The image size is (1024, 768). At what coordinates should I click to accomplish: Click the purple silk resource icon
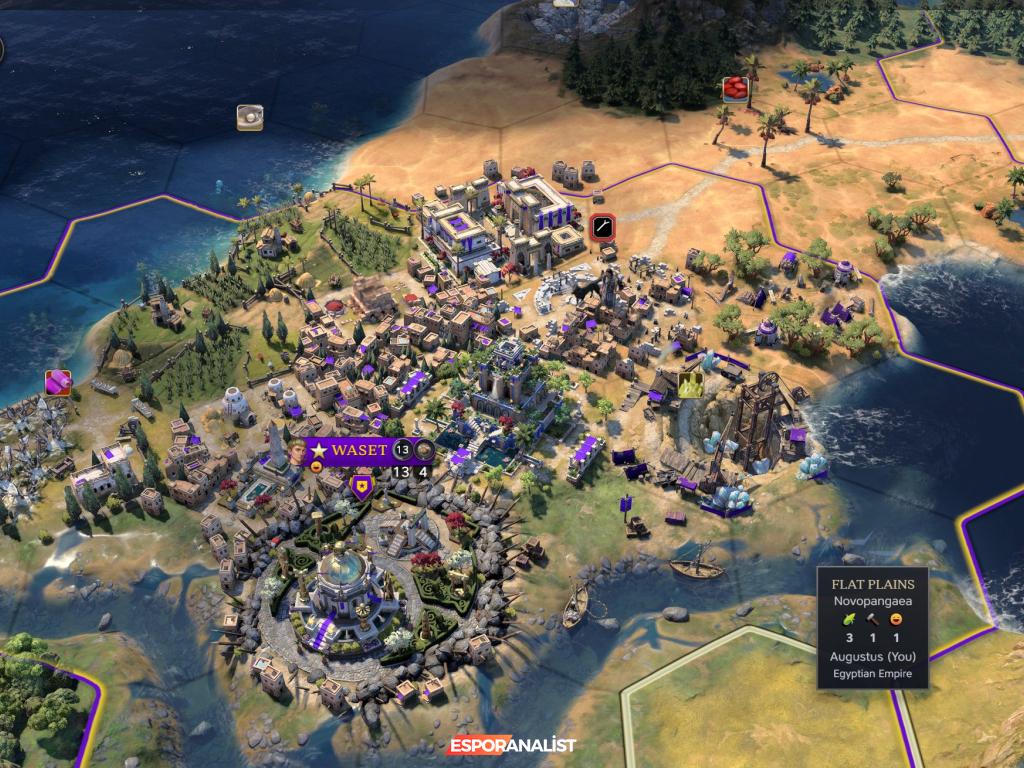coord(58,382)
